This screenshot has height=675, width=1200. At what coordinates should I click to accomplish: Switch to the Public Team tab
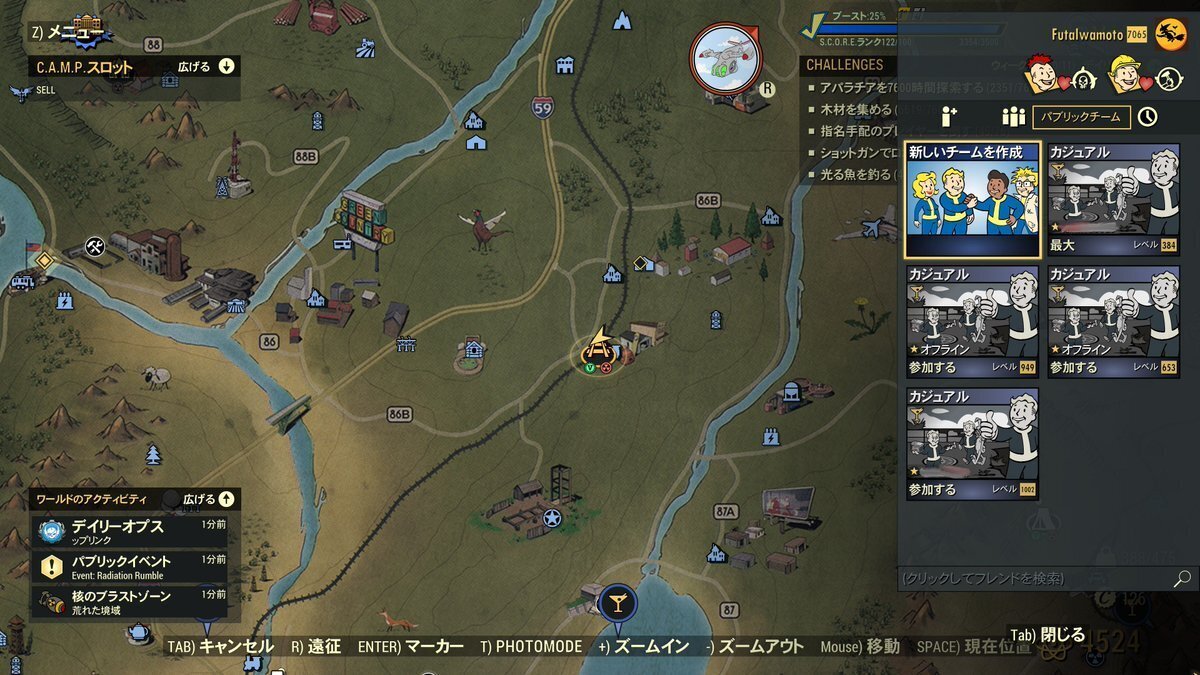click(1081, 117)
